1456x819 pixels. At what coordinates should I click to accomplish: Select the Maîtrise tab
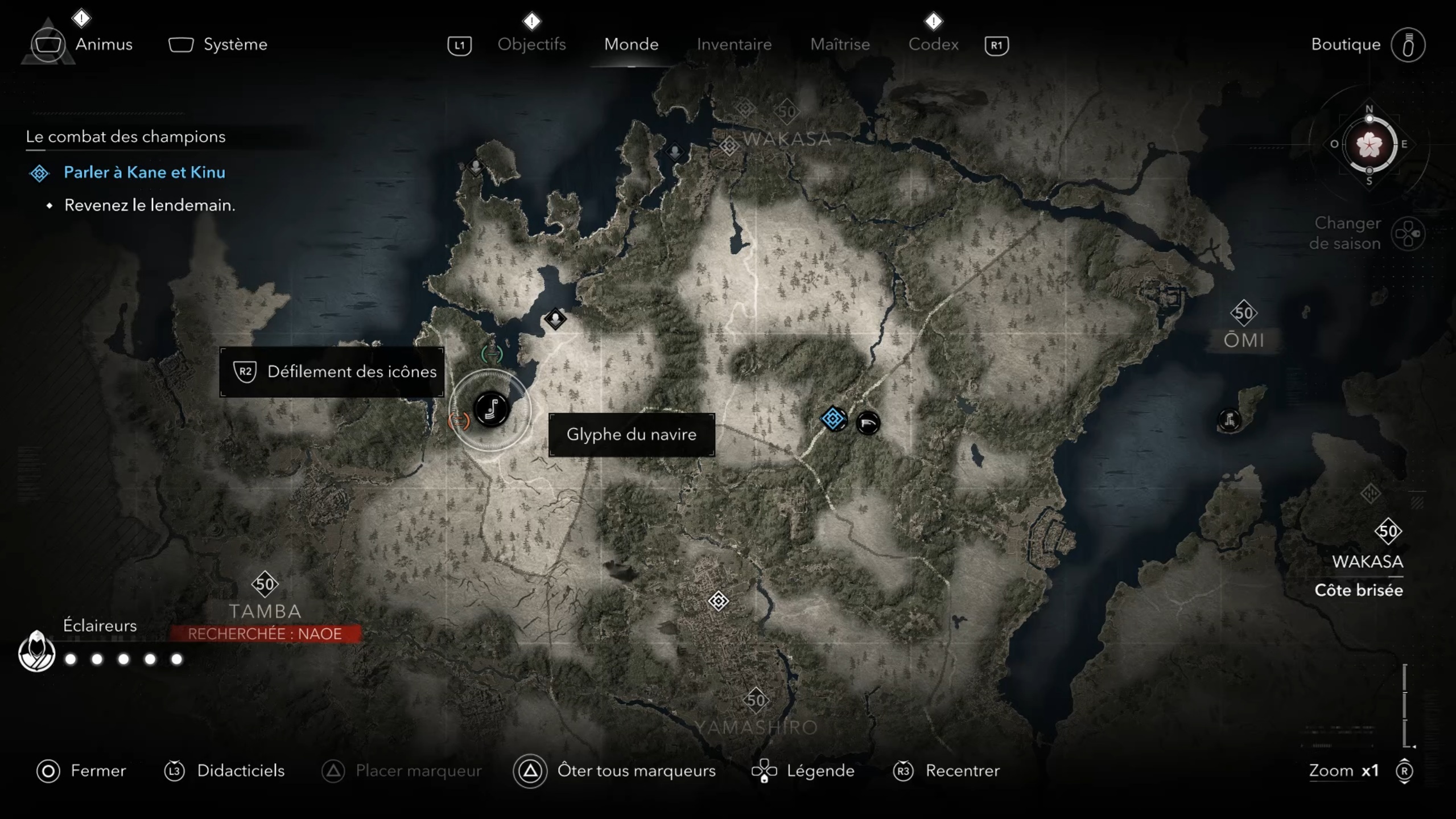point(840,44)
